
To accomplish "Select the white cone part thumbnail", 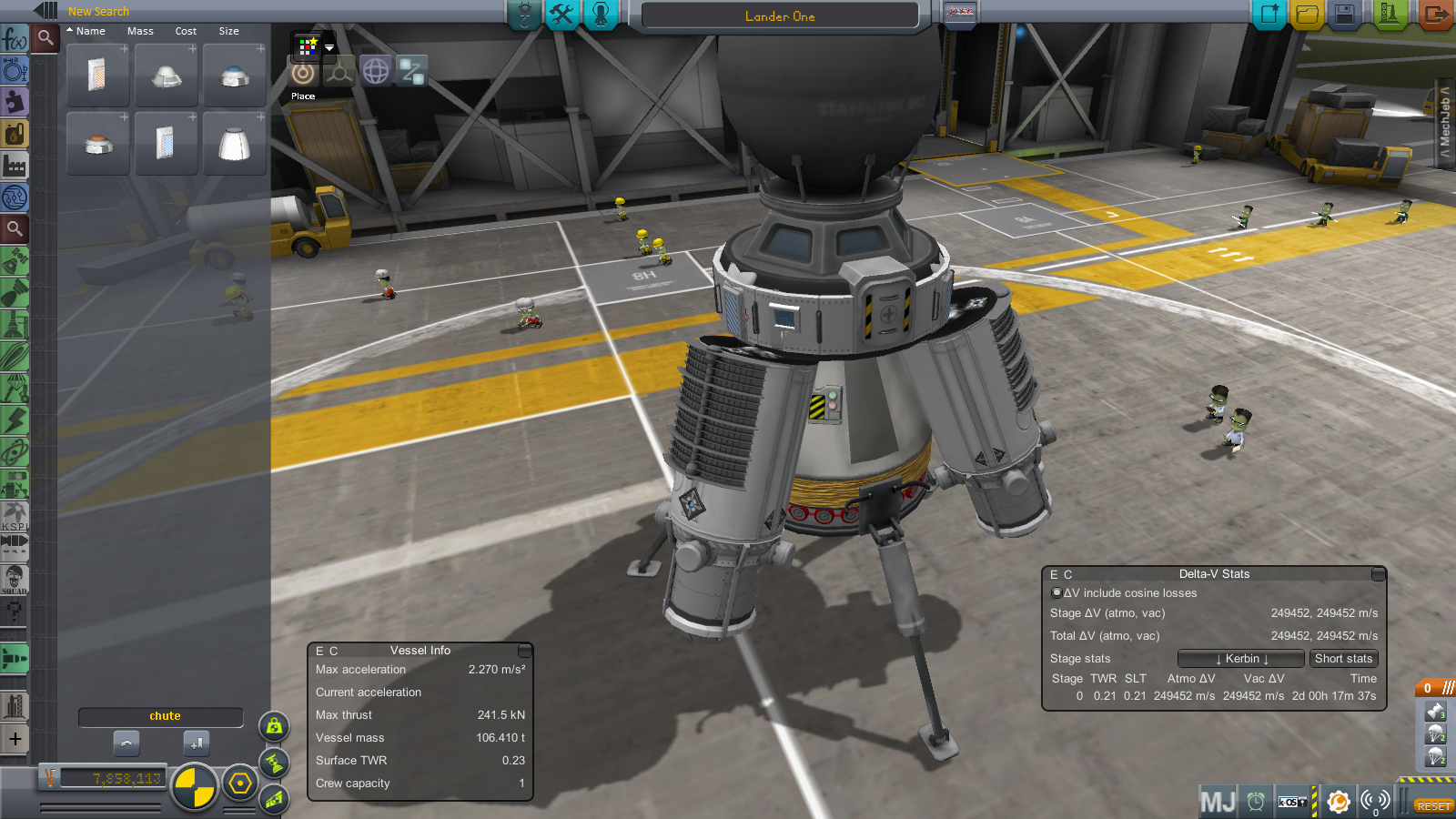I will (234, 144).
